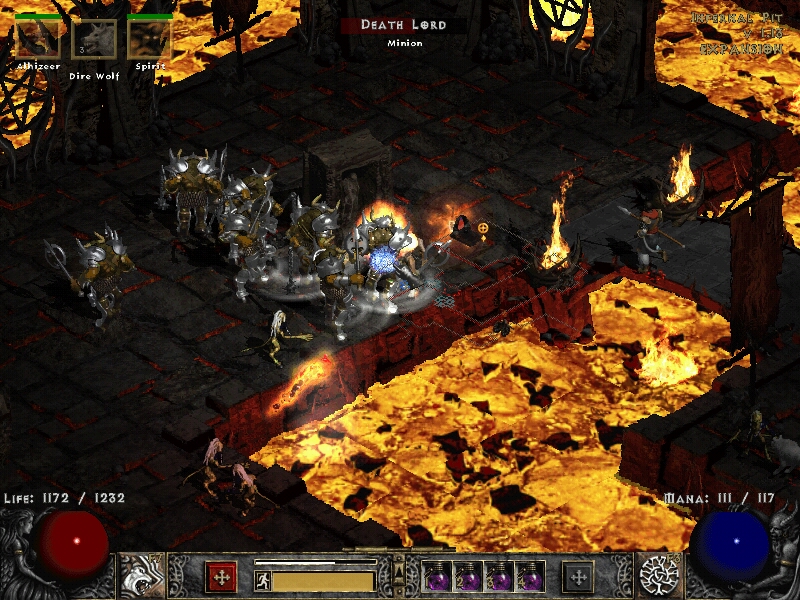
Task: Select the Dire Wolf summon portrait
Action: (x=94, y=41)
